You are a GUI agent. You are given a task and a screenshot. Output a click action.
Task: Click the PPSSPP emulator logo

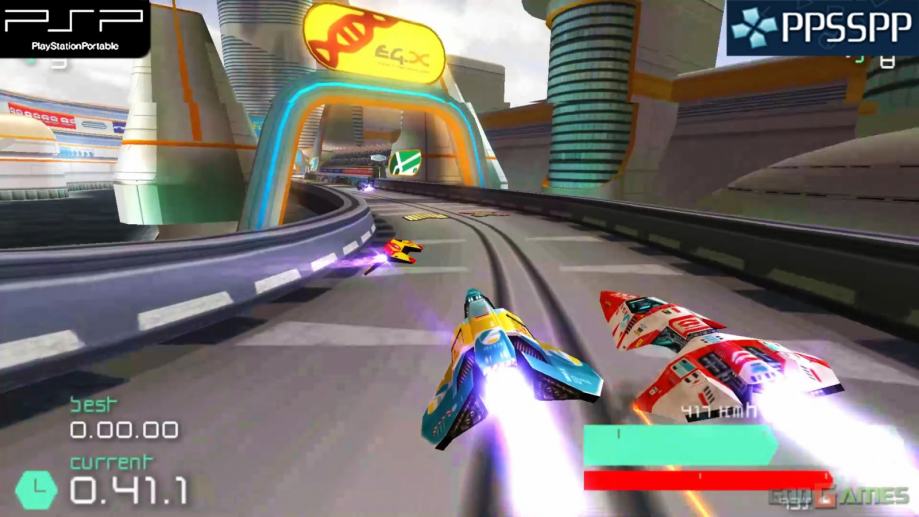point(821,27)
